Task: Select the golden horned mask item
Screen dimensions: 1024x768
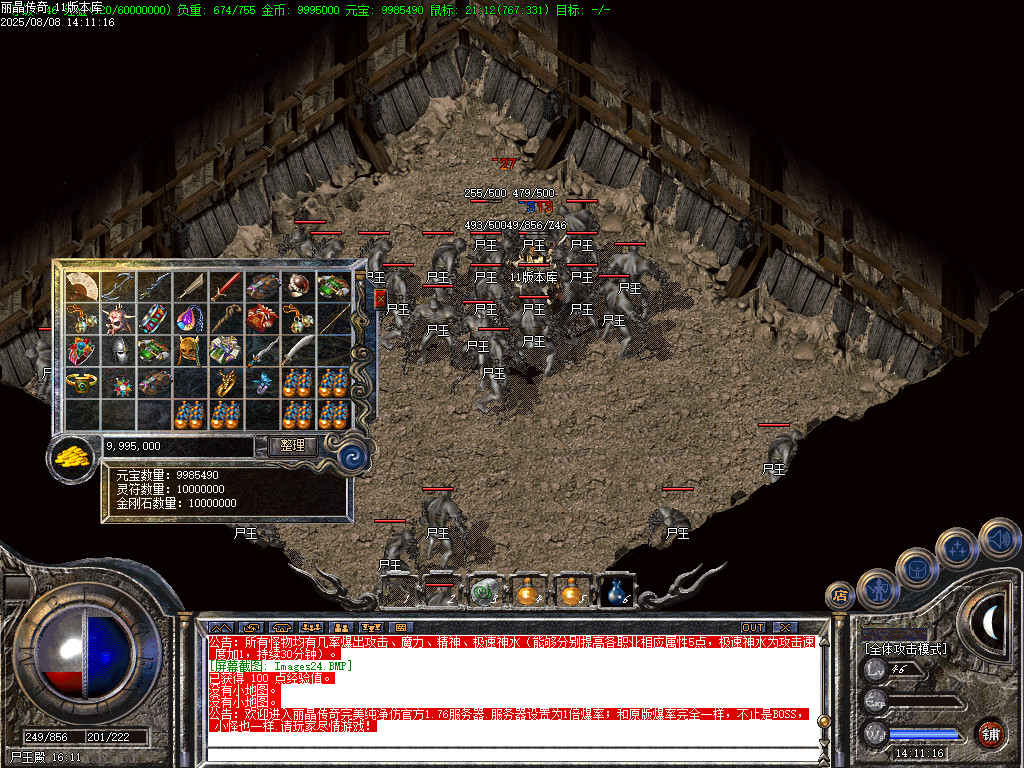Action: point(190,351)
